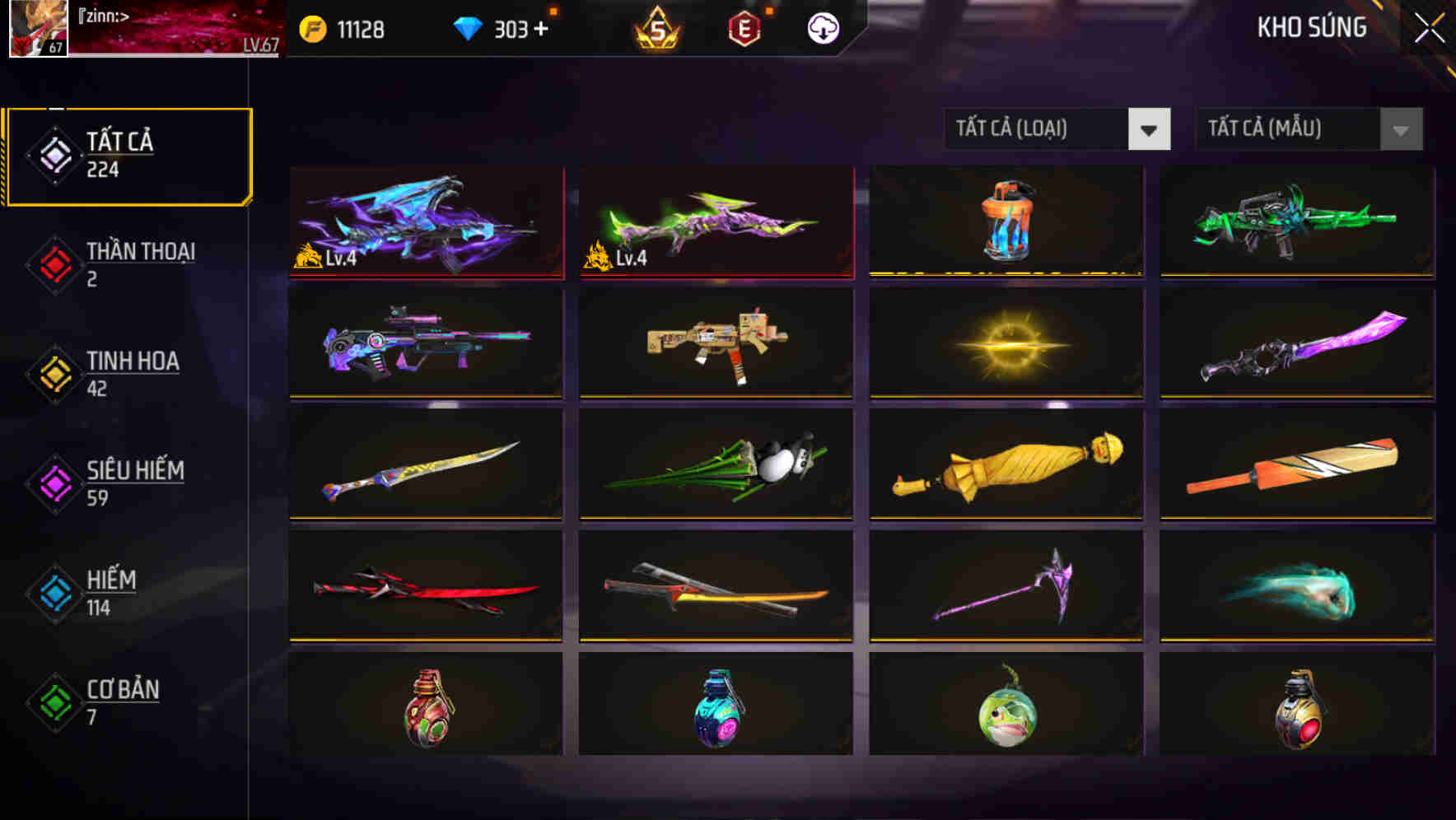The width and height of the screenshot is (1456, 820).
Task: Click the cloud download icon
Action: (x=822, y=27)
